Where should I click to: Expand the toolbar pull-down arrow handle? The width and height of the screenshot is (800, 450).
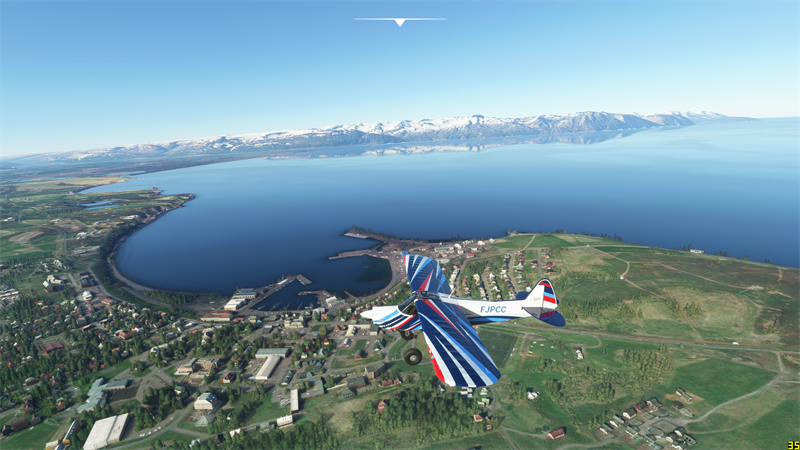pos(399,21)
